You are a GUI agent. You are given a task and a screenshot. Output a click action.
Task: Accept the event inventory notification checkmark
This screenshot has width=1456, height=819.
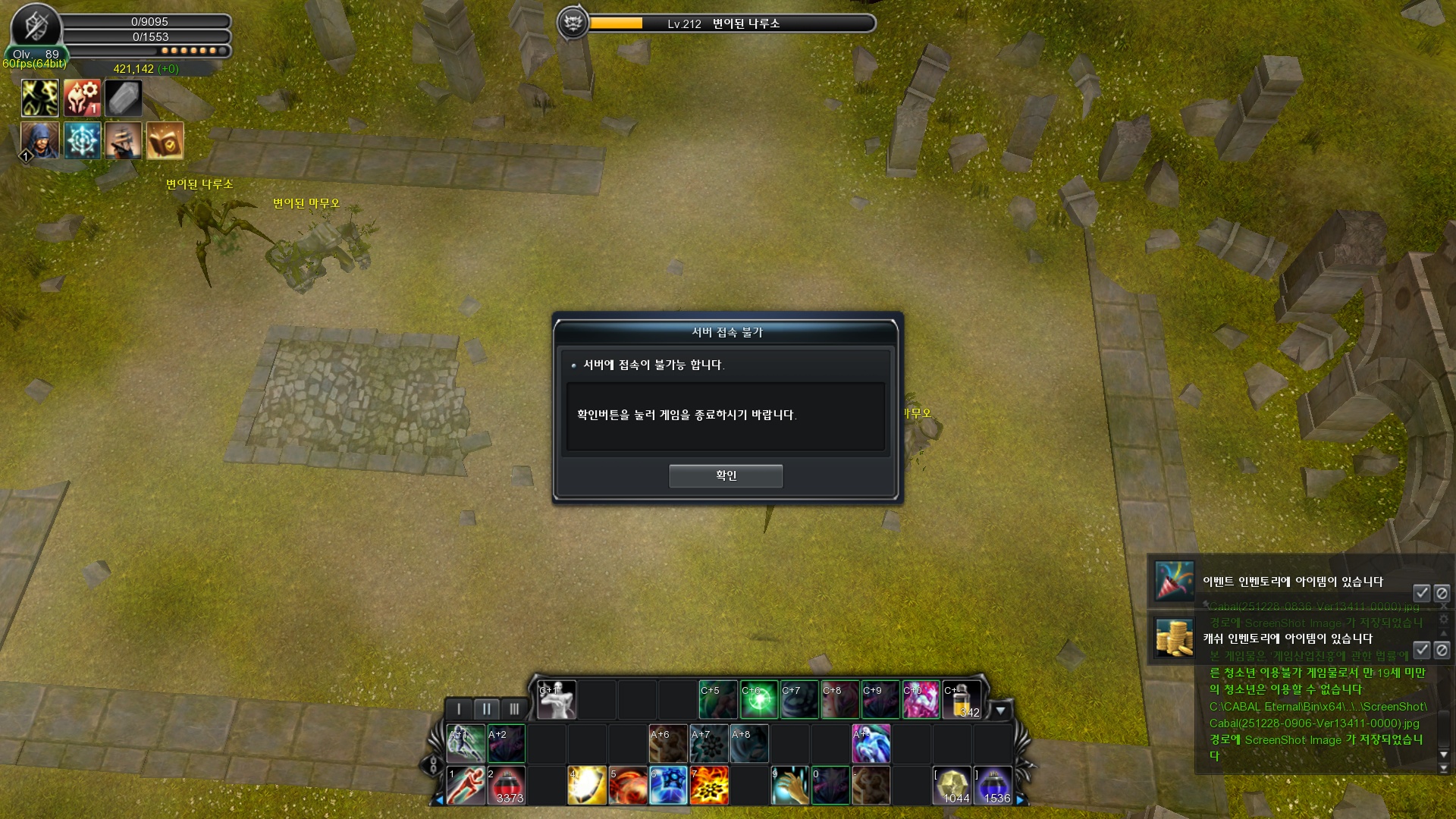(1421, 593)
